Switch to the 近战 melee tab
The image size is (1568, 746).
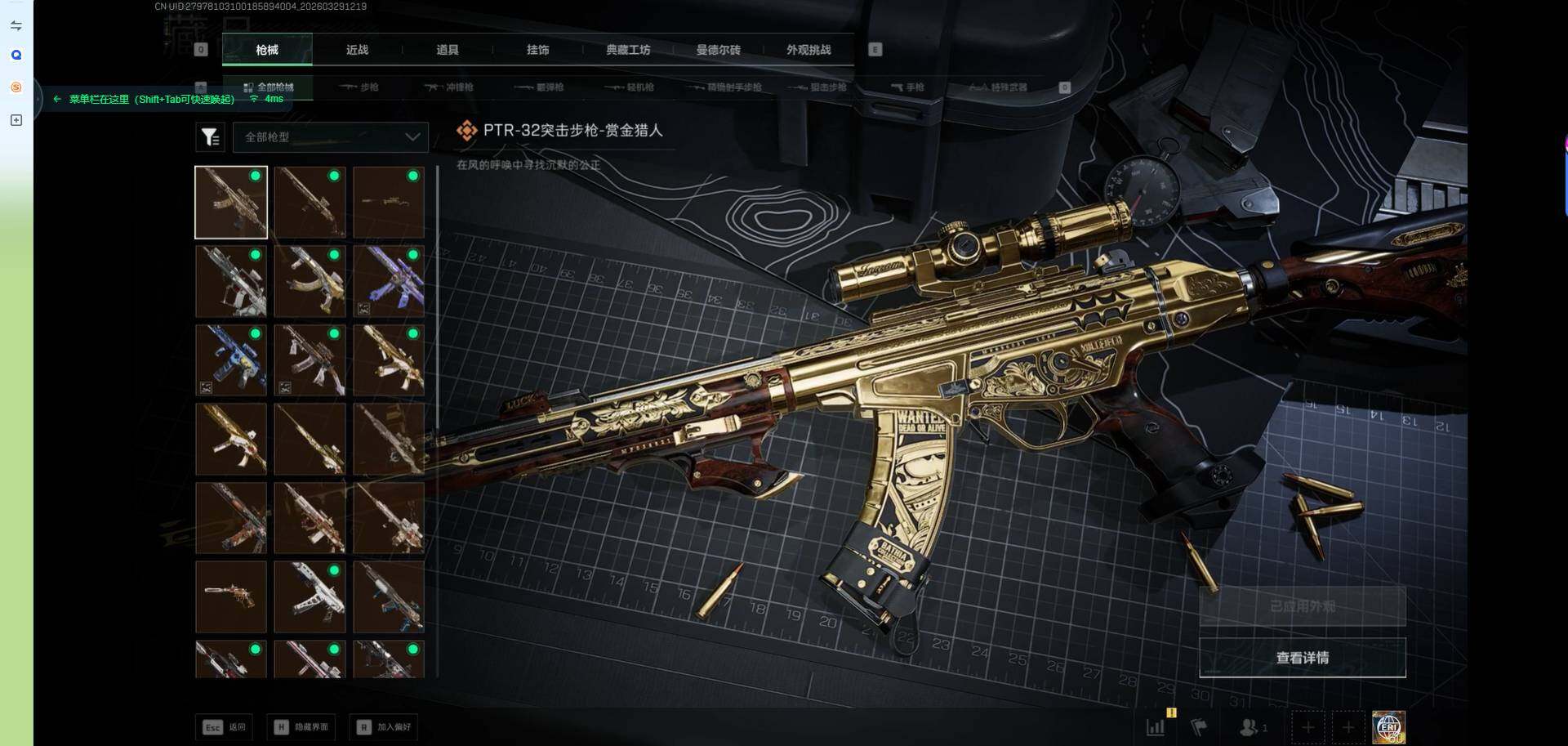click(x=357, y=50)
